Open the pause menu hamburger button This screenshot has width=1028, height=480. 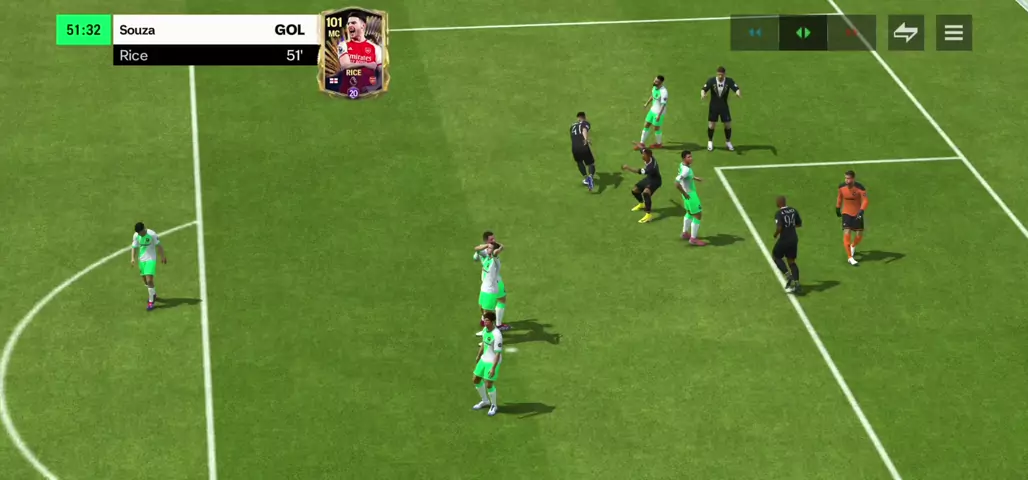[954, 33]
